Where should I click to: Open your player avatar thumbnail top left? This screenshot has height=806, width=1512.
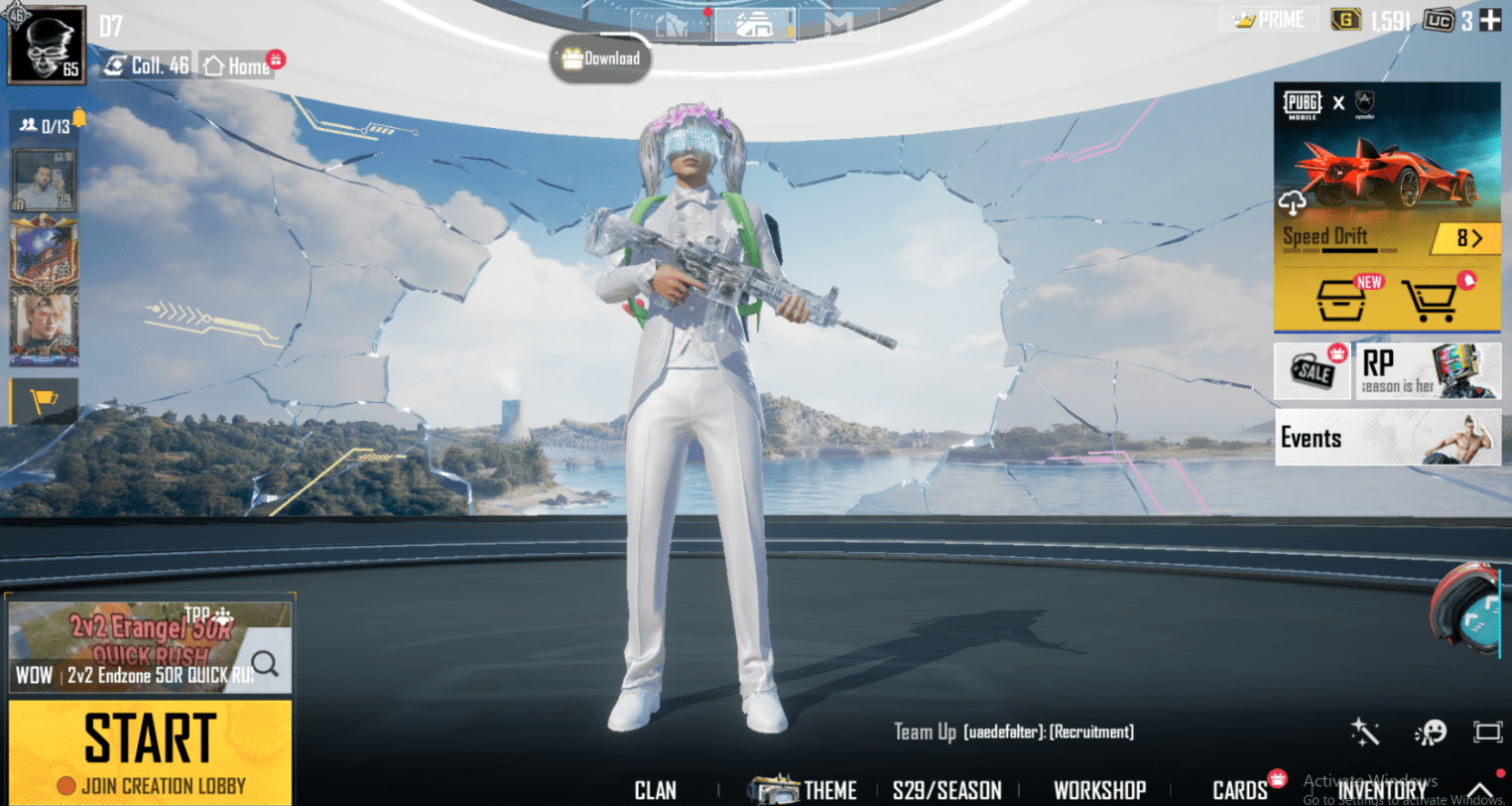pyautogui.click(x=45, y=42)
